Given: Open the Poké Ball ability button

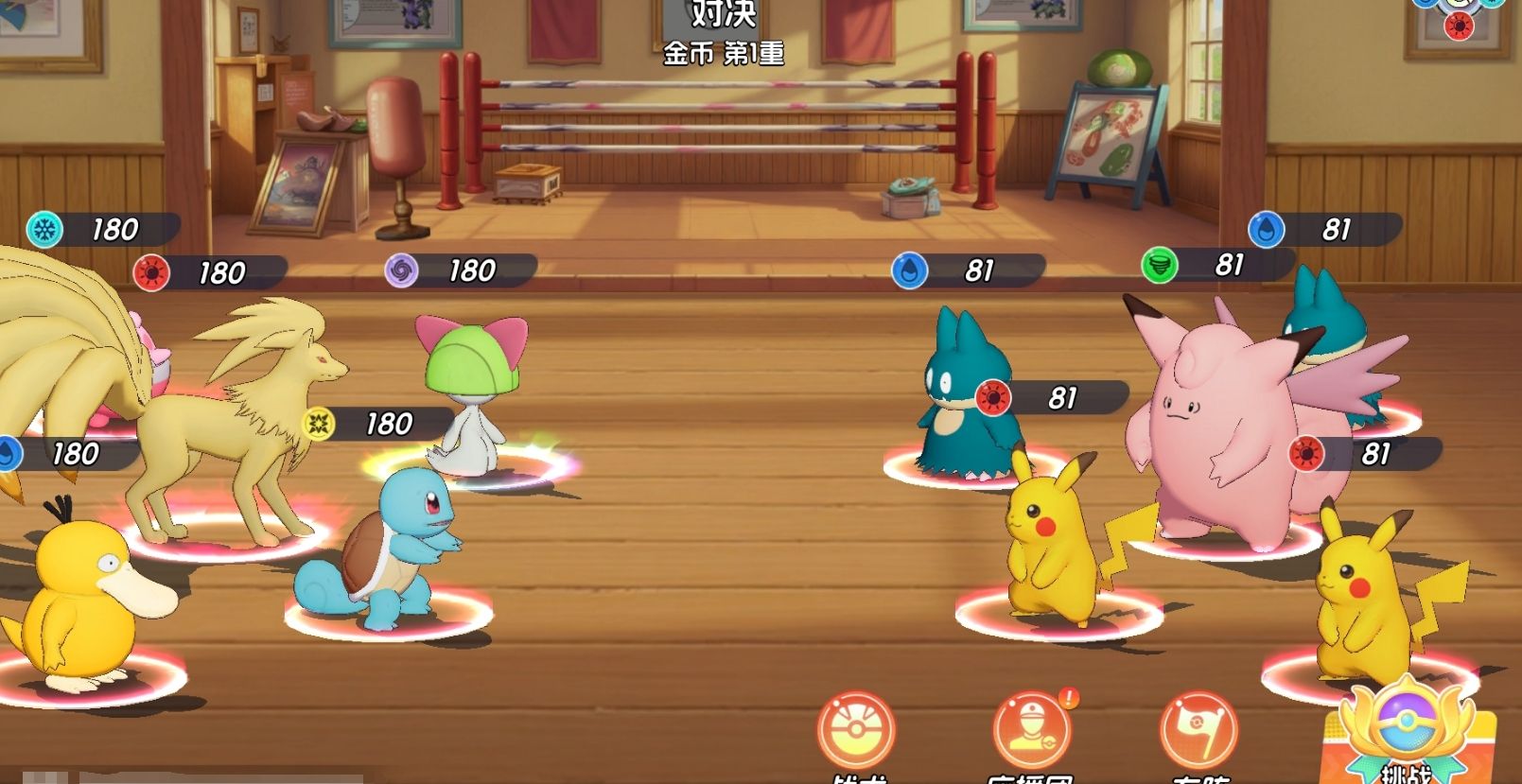Looking at the screenshot, I should (856, 730).
